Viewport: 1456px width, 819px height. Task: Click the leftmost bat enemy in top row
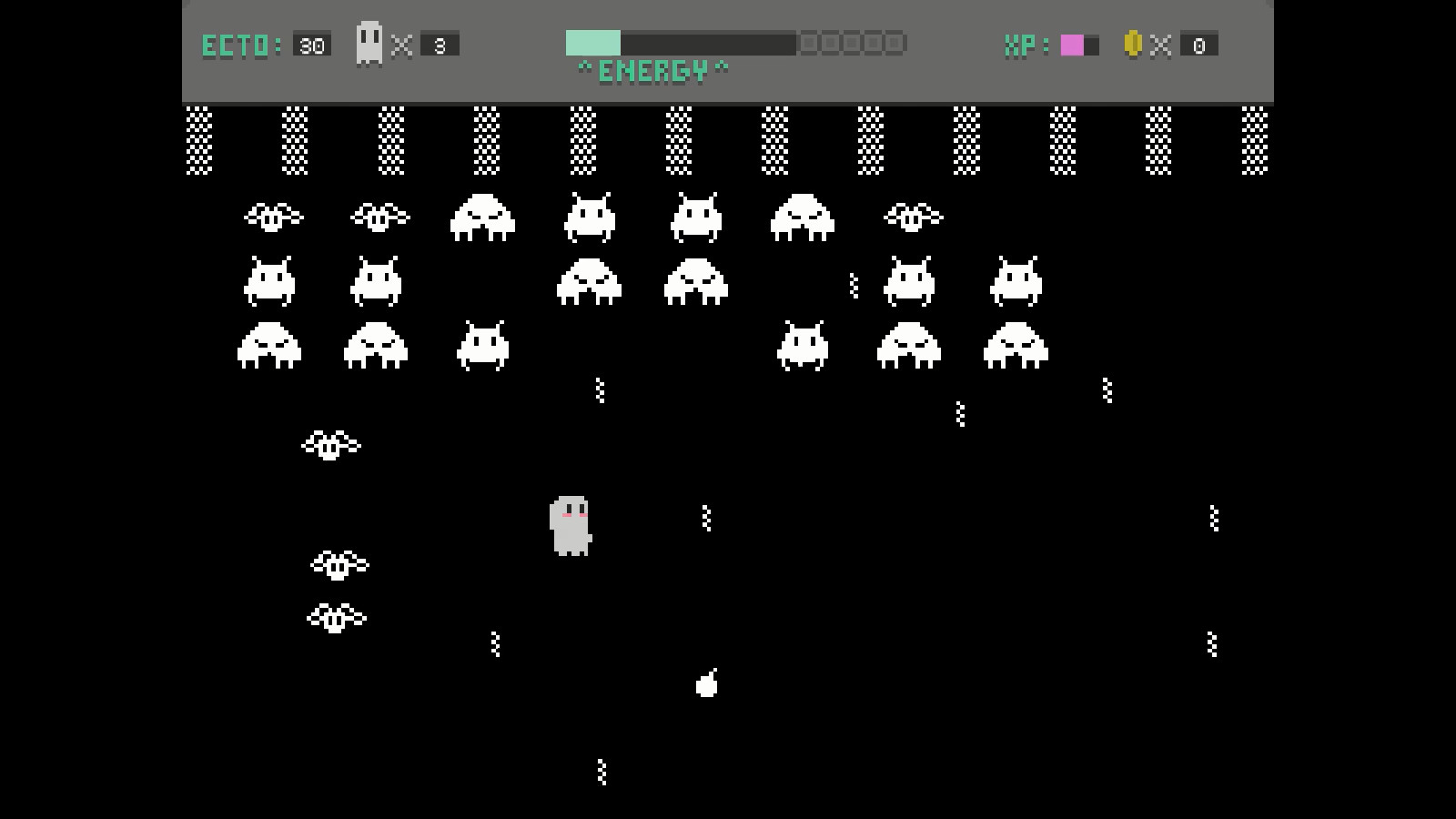pos(273,216)
